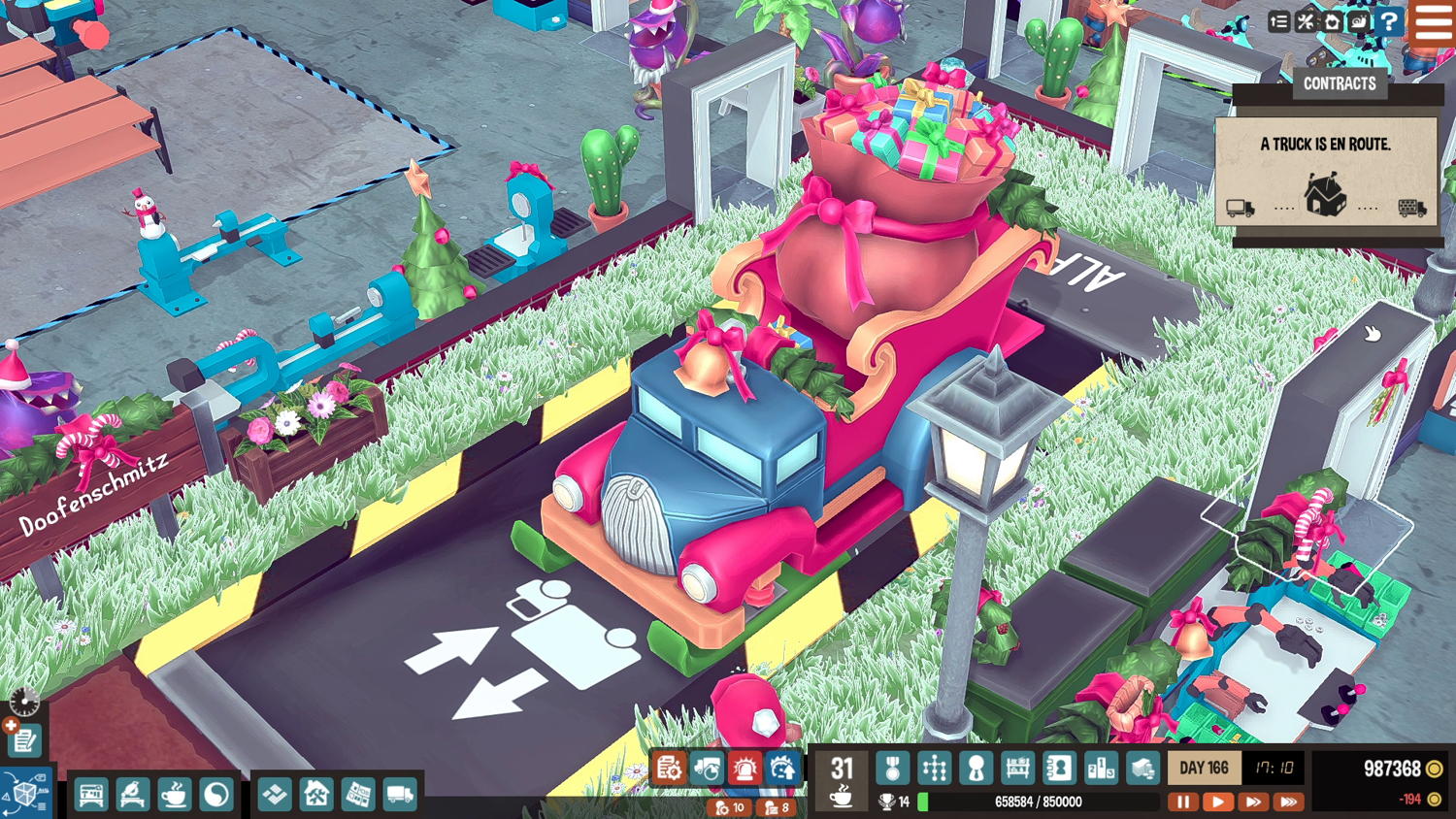This screenshot has height=819, width=1456.
Task: Open the coffee cup break room category
Action: point(175,795)
